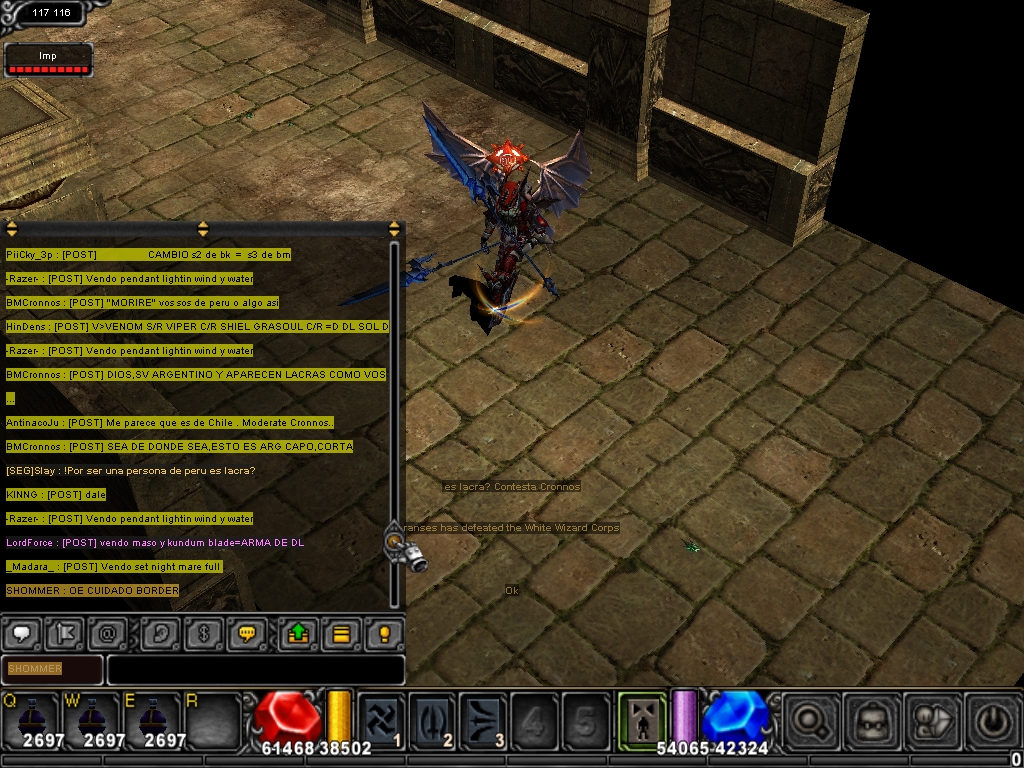The height and width of the screenshot is (768, 1024).
Task: Toggle the flag chat filter button
Action: tap(67, 633)
